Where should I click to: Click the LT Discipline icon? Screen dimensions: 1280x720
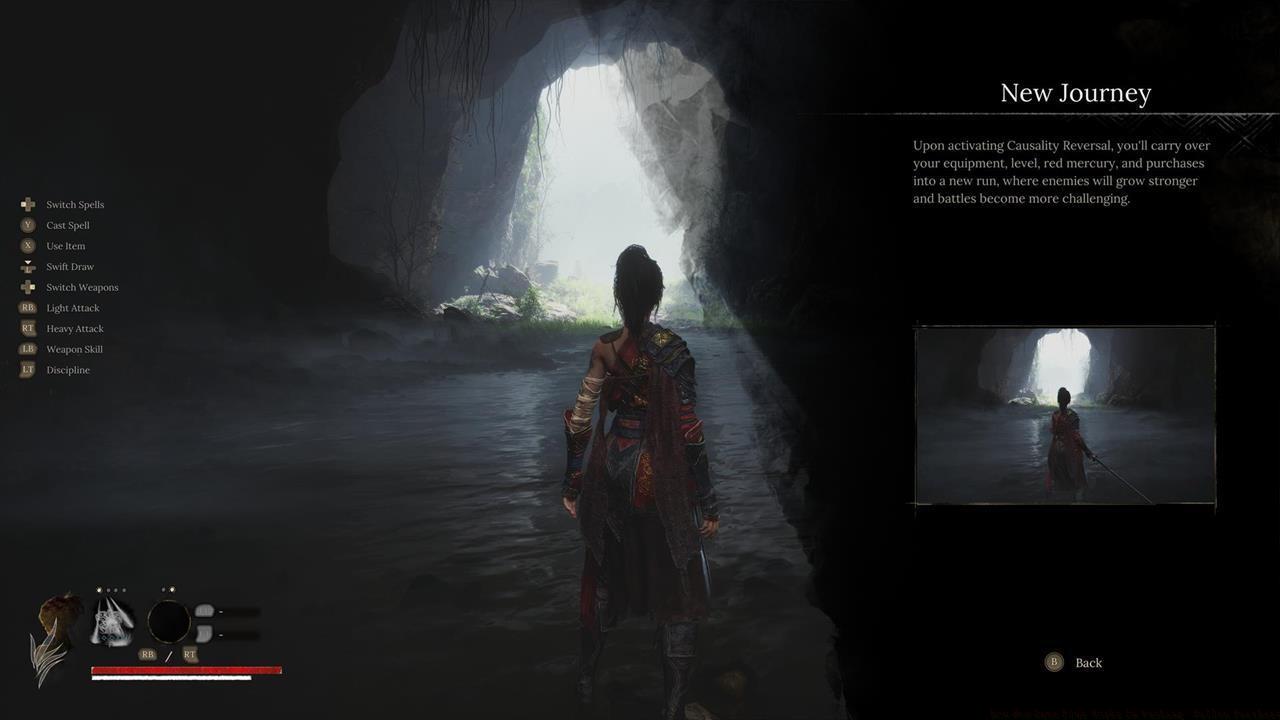pyautogui.click(x=27, y=369)
